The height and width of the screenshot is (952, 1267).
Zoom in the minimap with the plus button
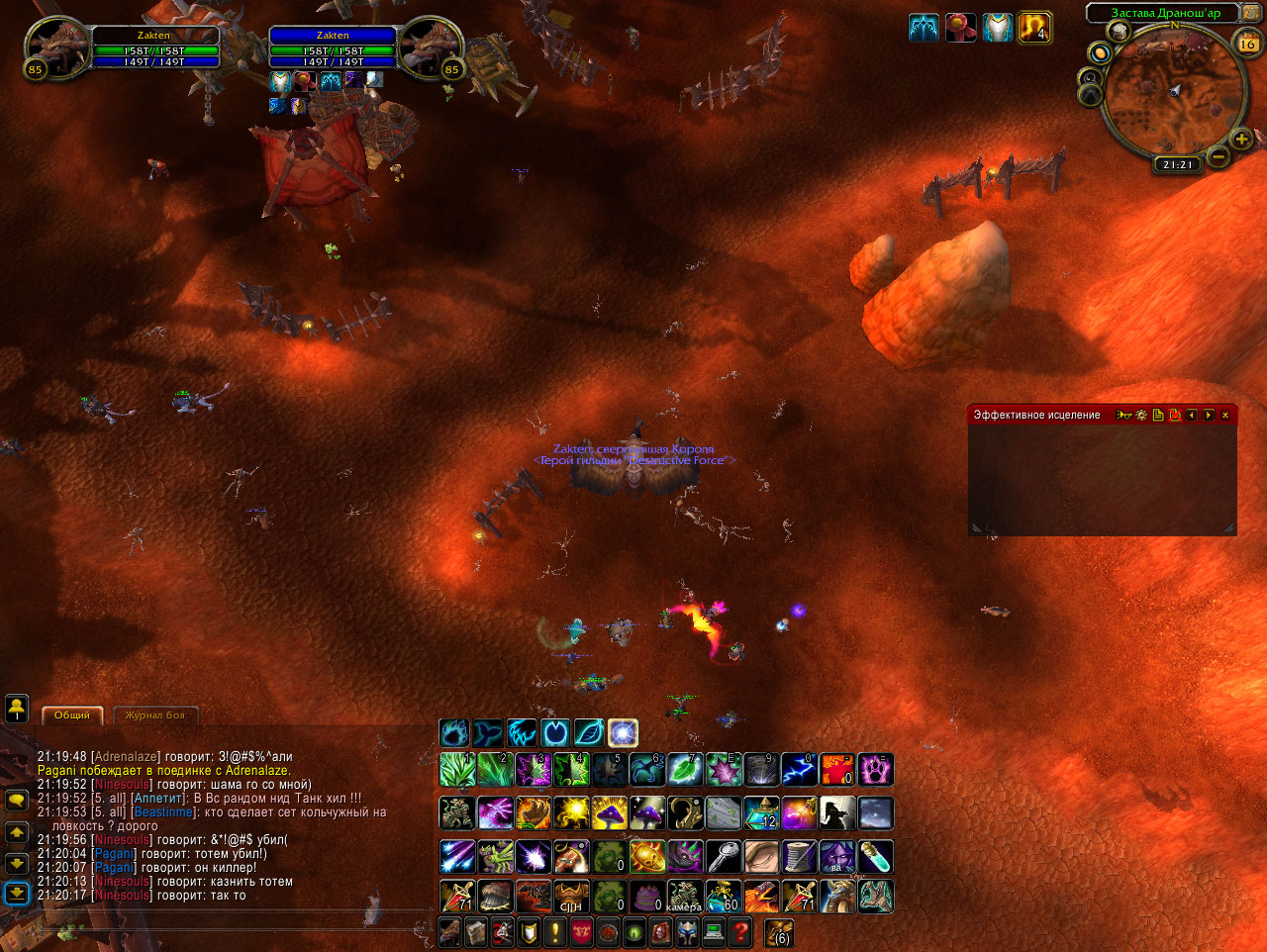[1241, 140]
